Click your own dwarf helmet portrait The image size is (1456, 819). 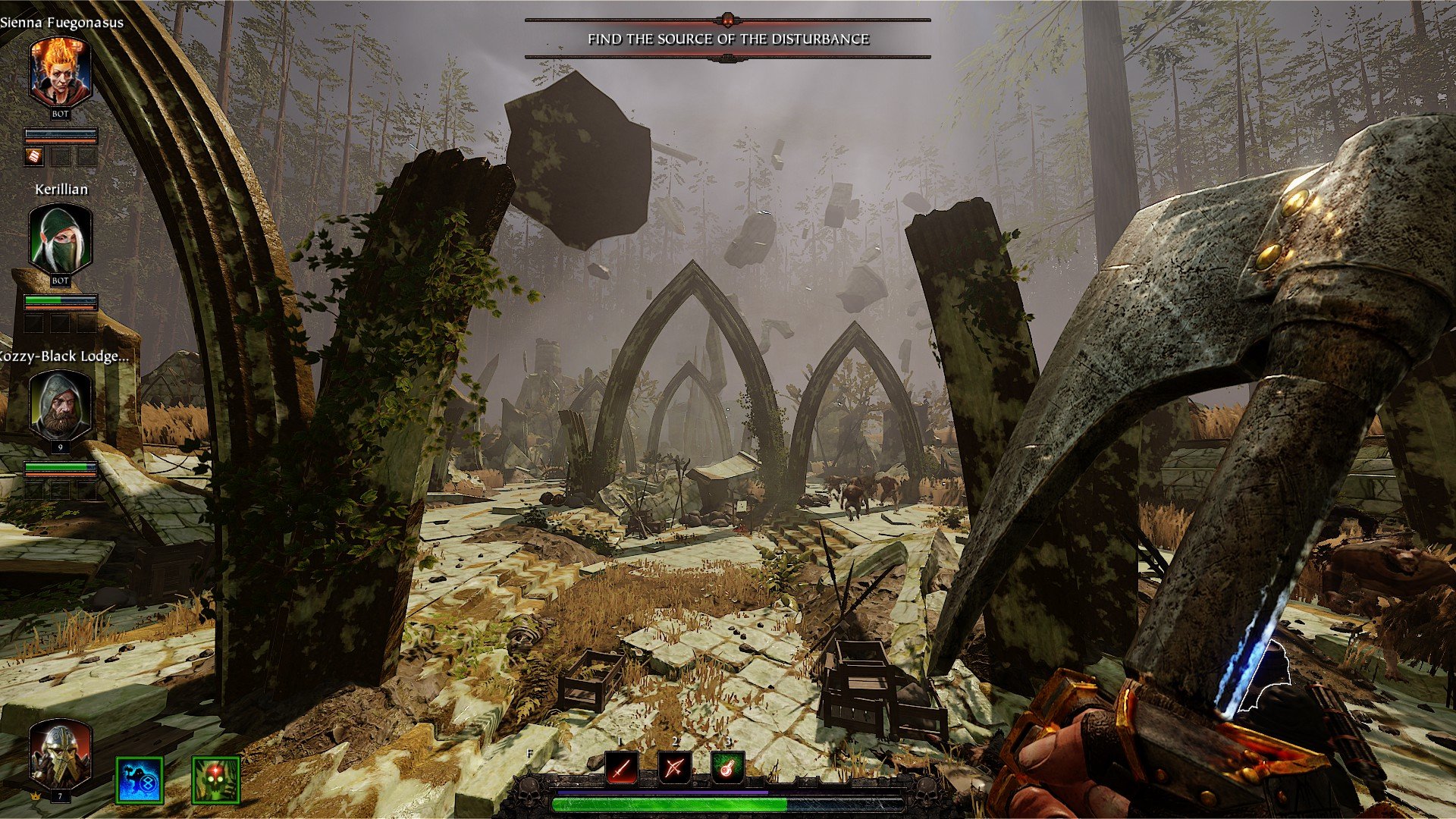tap(61, 755)
